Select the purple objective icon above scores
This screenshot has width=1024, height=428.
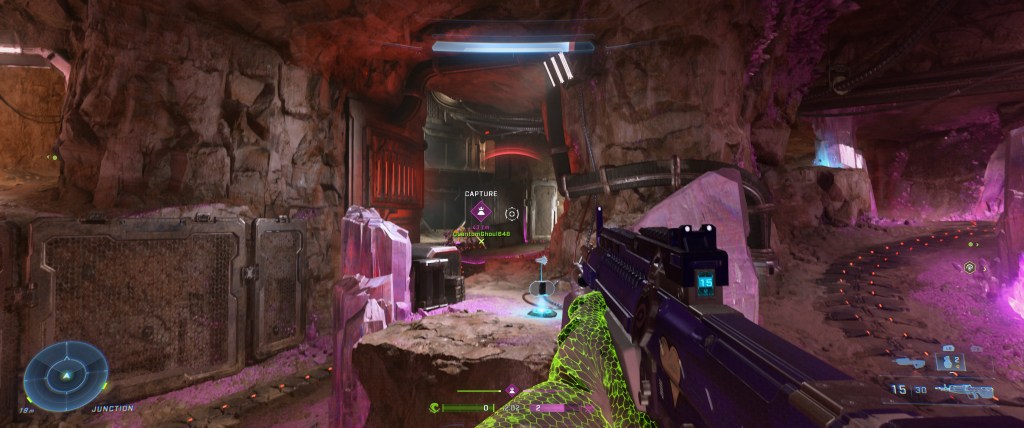(x=512, y=390)
